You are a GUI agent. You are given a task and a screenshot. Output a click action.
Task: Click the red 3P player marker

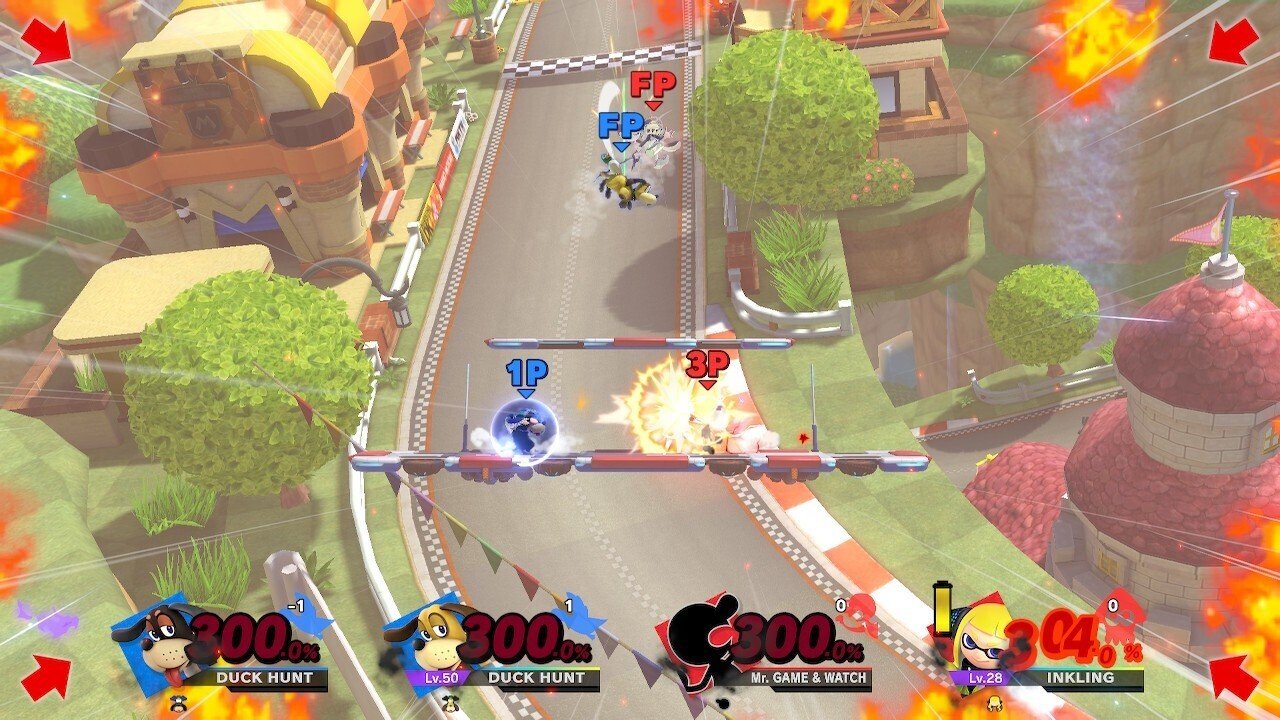click(x=707, y=368)
